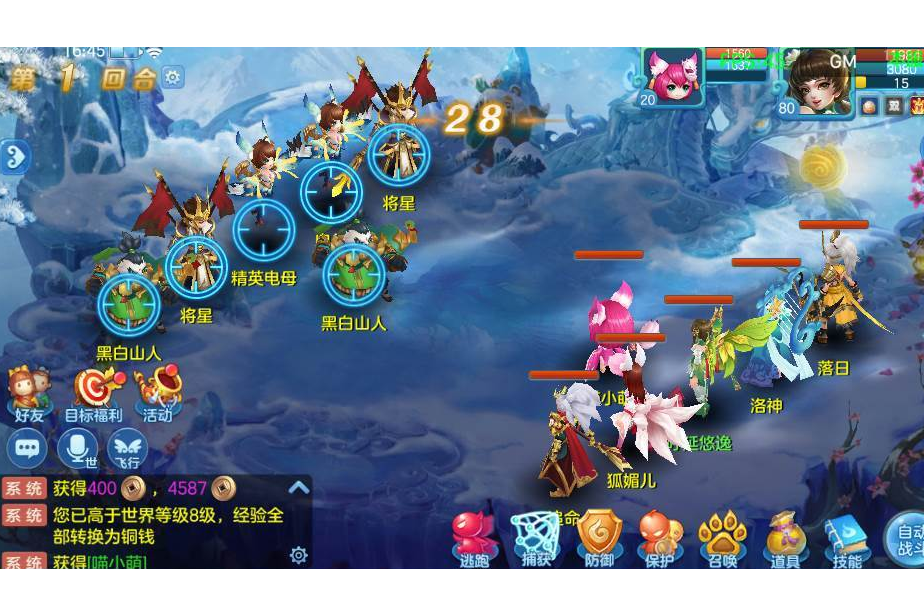Open the level 80 player character portrait
The width and height of the screenshot is (924, 616).
click(820, 80)
